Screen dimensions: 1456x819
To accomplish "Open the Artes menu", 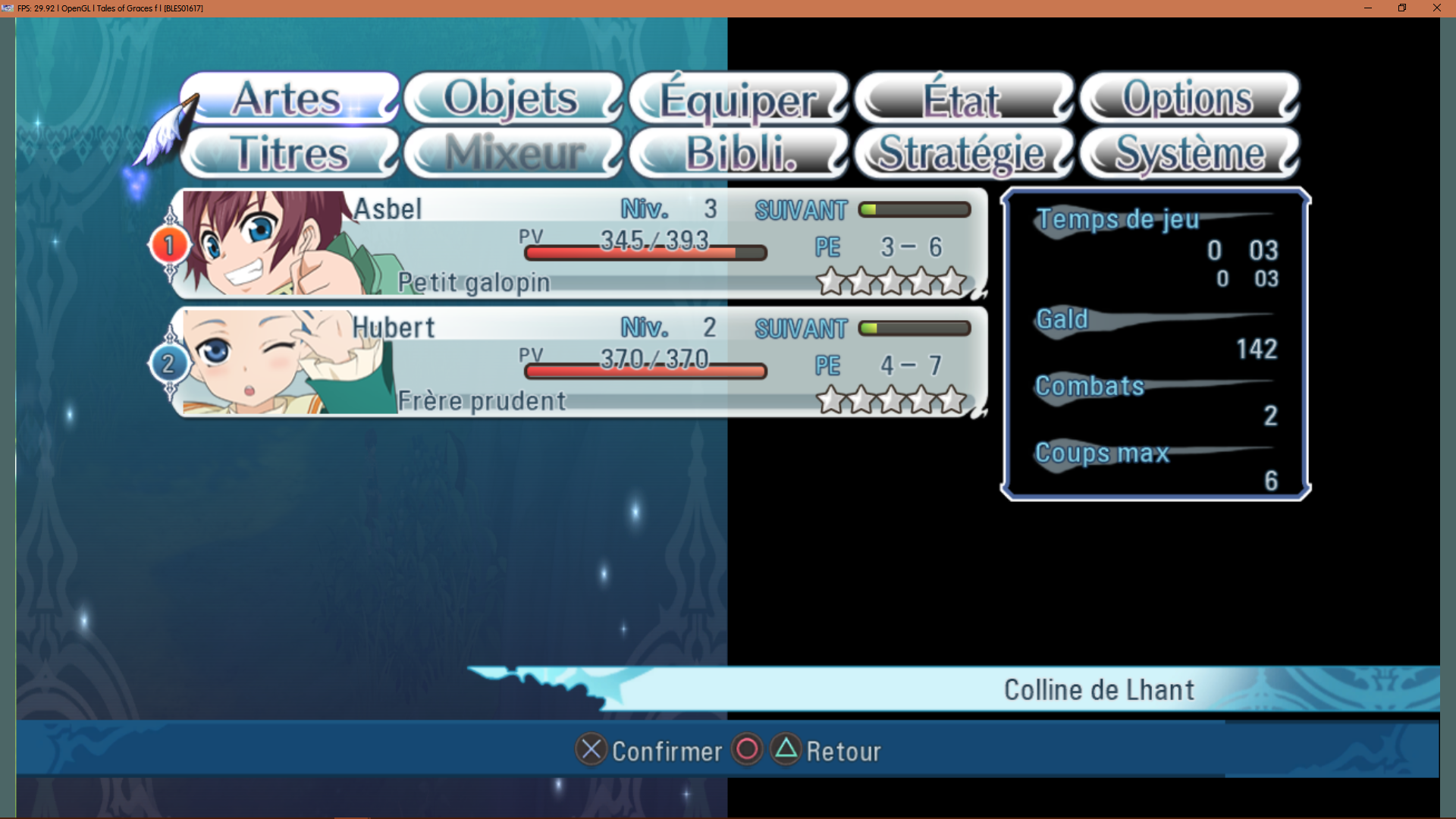I will (288, 98).
